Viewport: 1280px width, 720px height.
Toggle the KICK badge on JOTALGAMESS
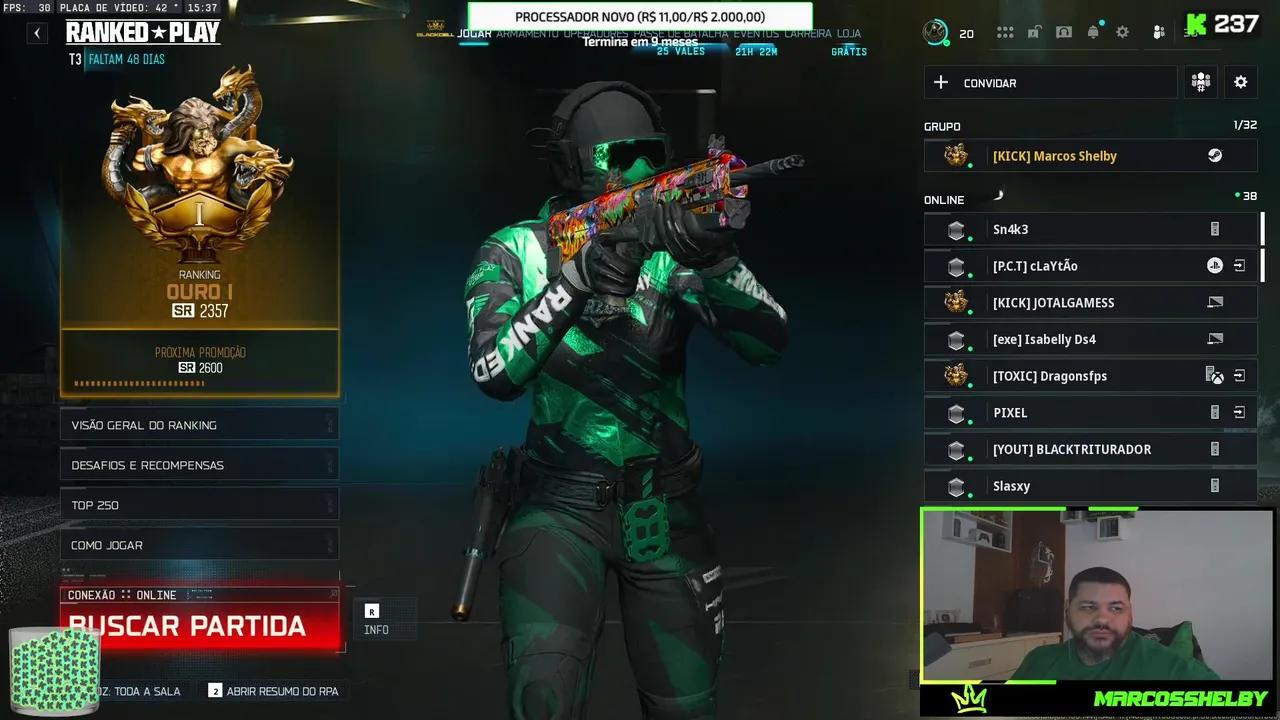pyautogui.click(x=955, y=302)
